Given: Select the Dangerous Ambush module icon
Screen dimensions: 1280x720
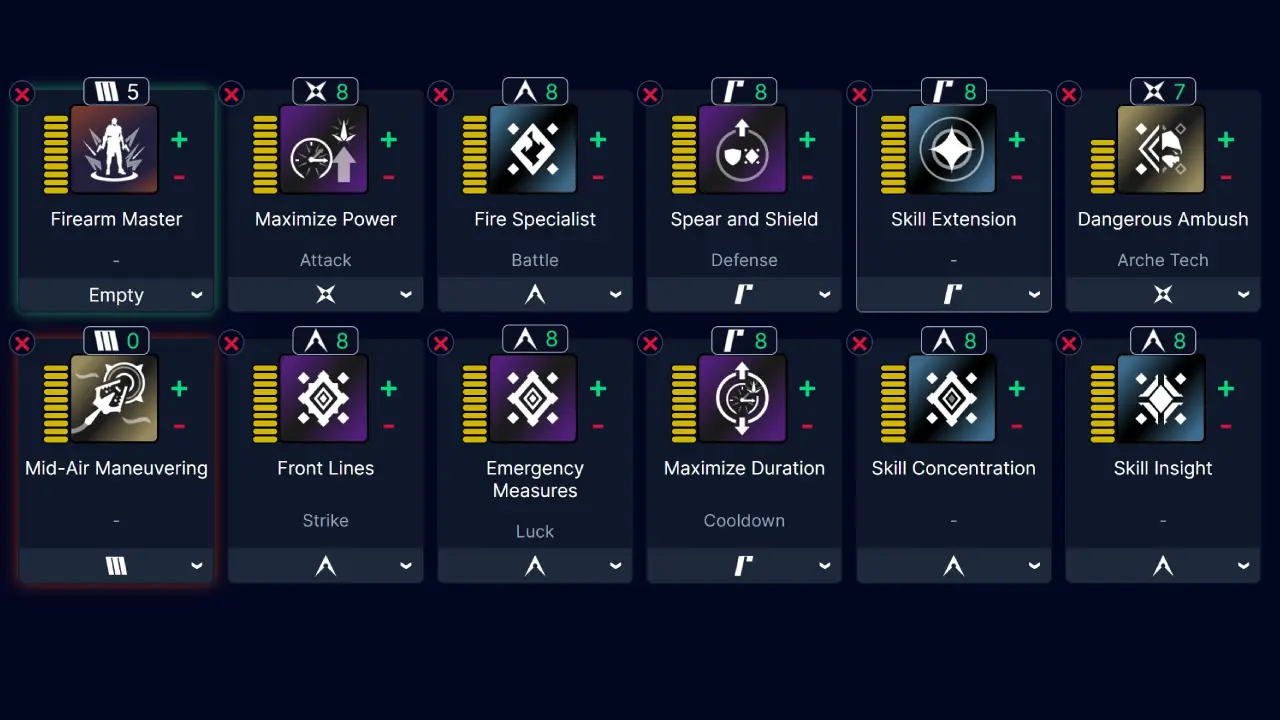Looking at the screenshot, I should (1162, 150).
